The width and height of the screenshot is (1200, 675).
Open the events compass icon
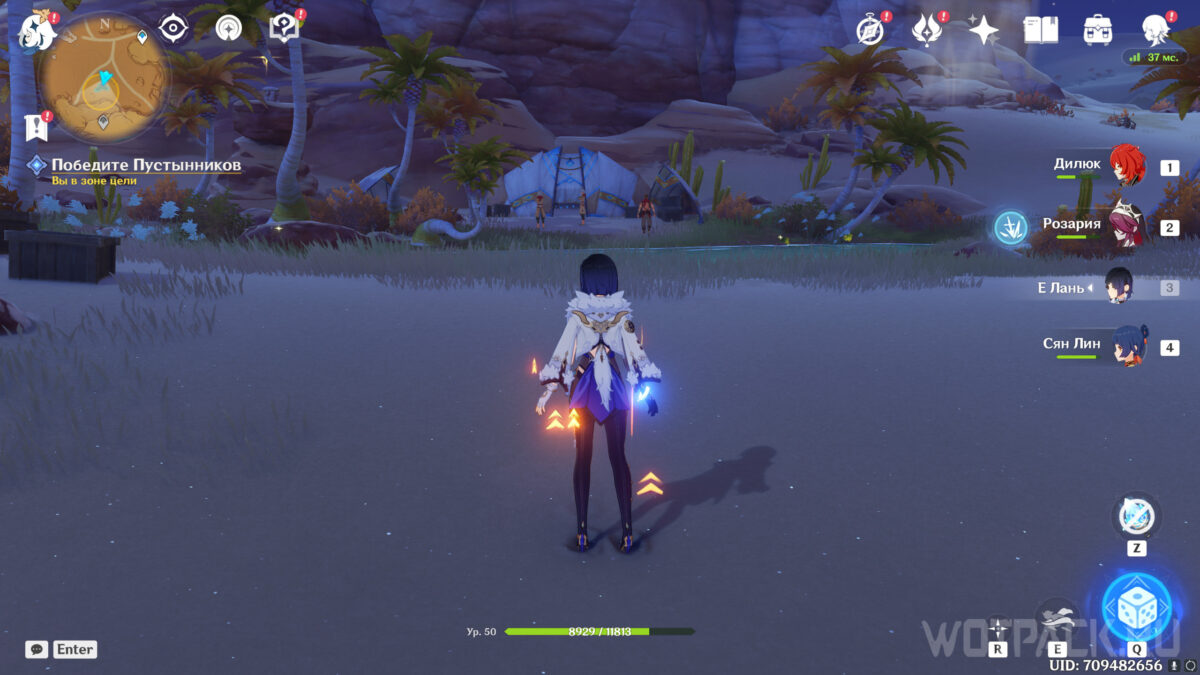[x=871, y=30]
